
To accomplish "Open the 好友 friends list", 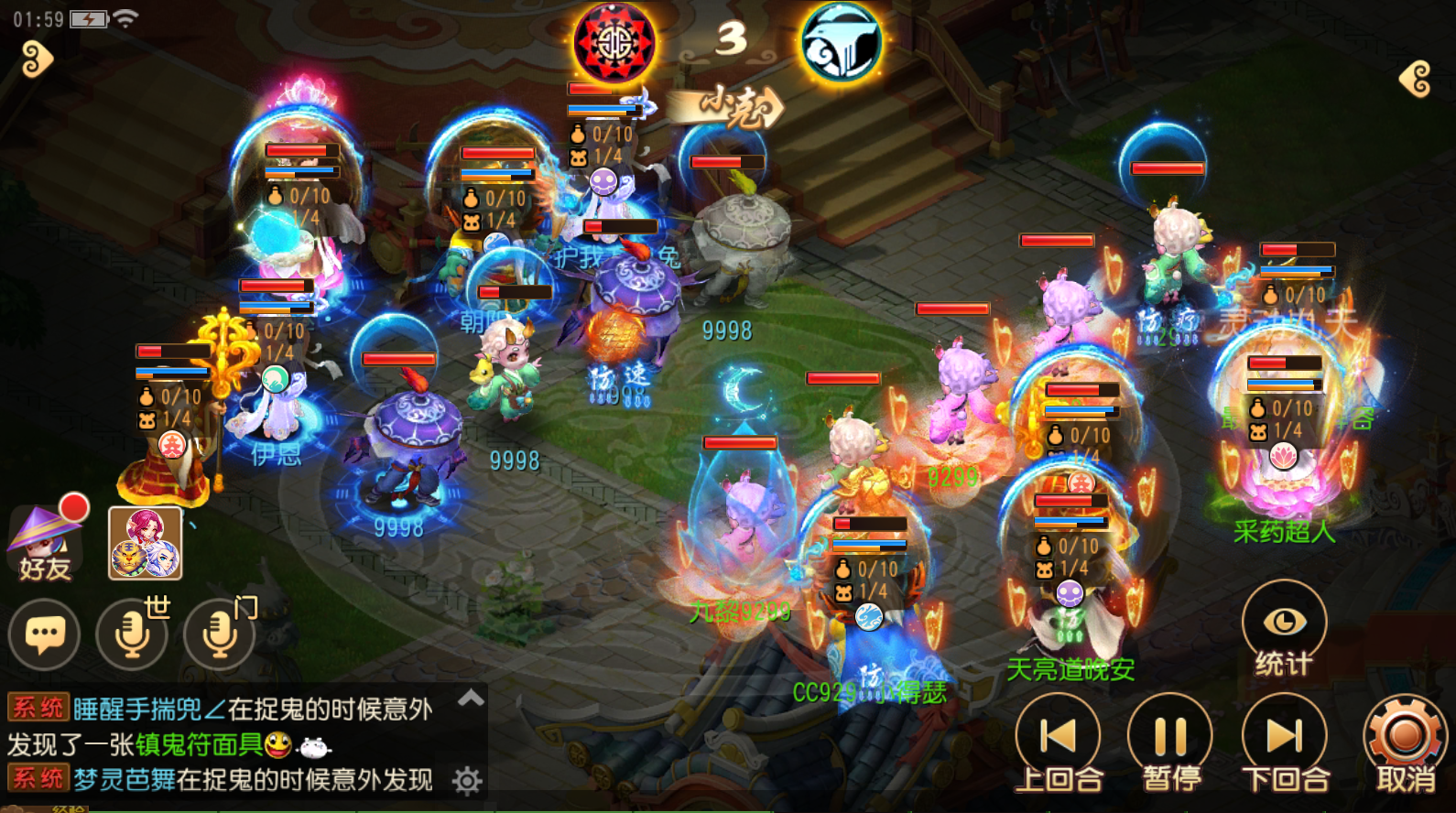I will 44,544.
